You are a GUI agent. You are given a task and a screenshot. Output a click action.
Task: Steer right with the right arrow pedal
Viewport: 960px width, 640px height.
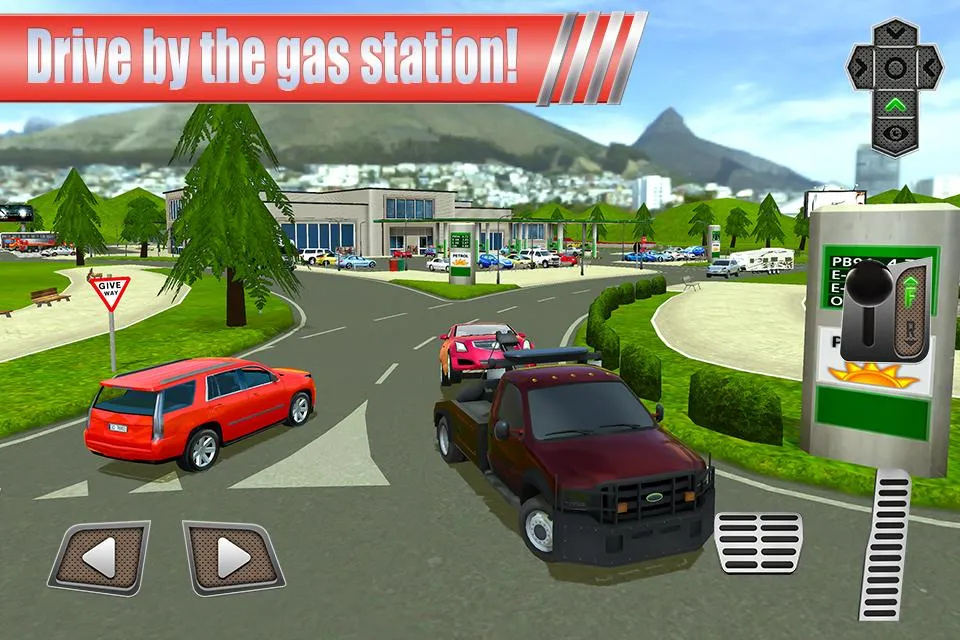pos(233,558)
